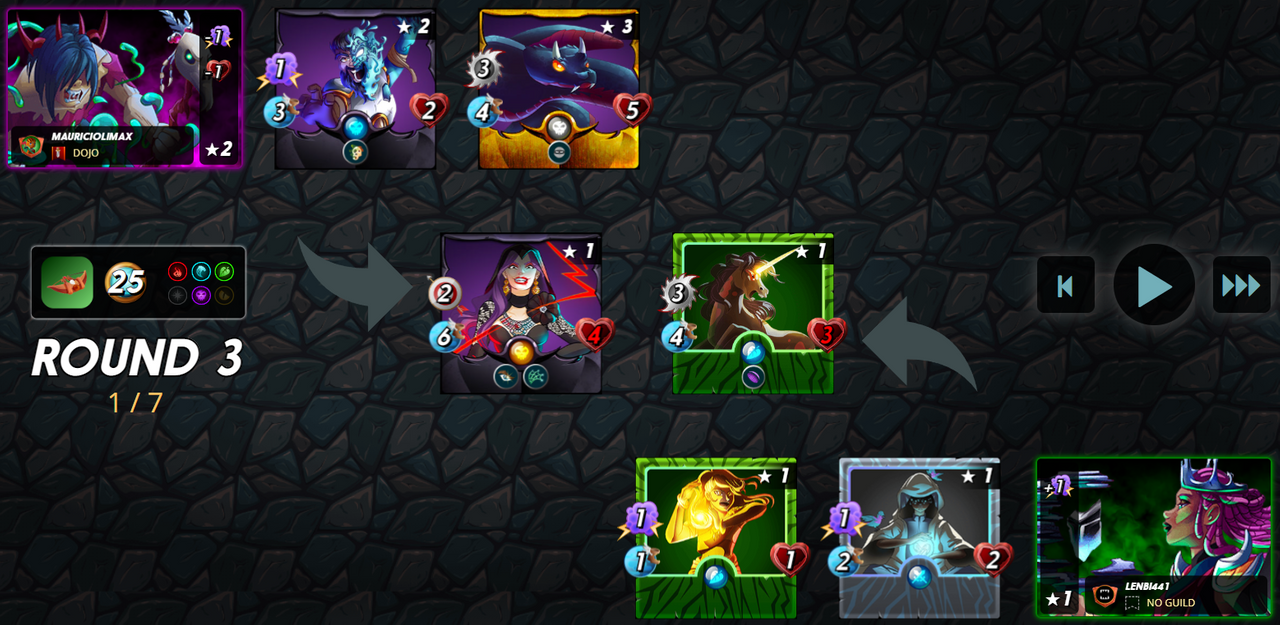1280x625 pixels.
Task: Select the blue ghost magic monster card
Action: tap(355, 88)
